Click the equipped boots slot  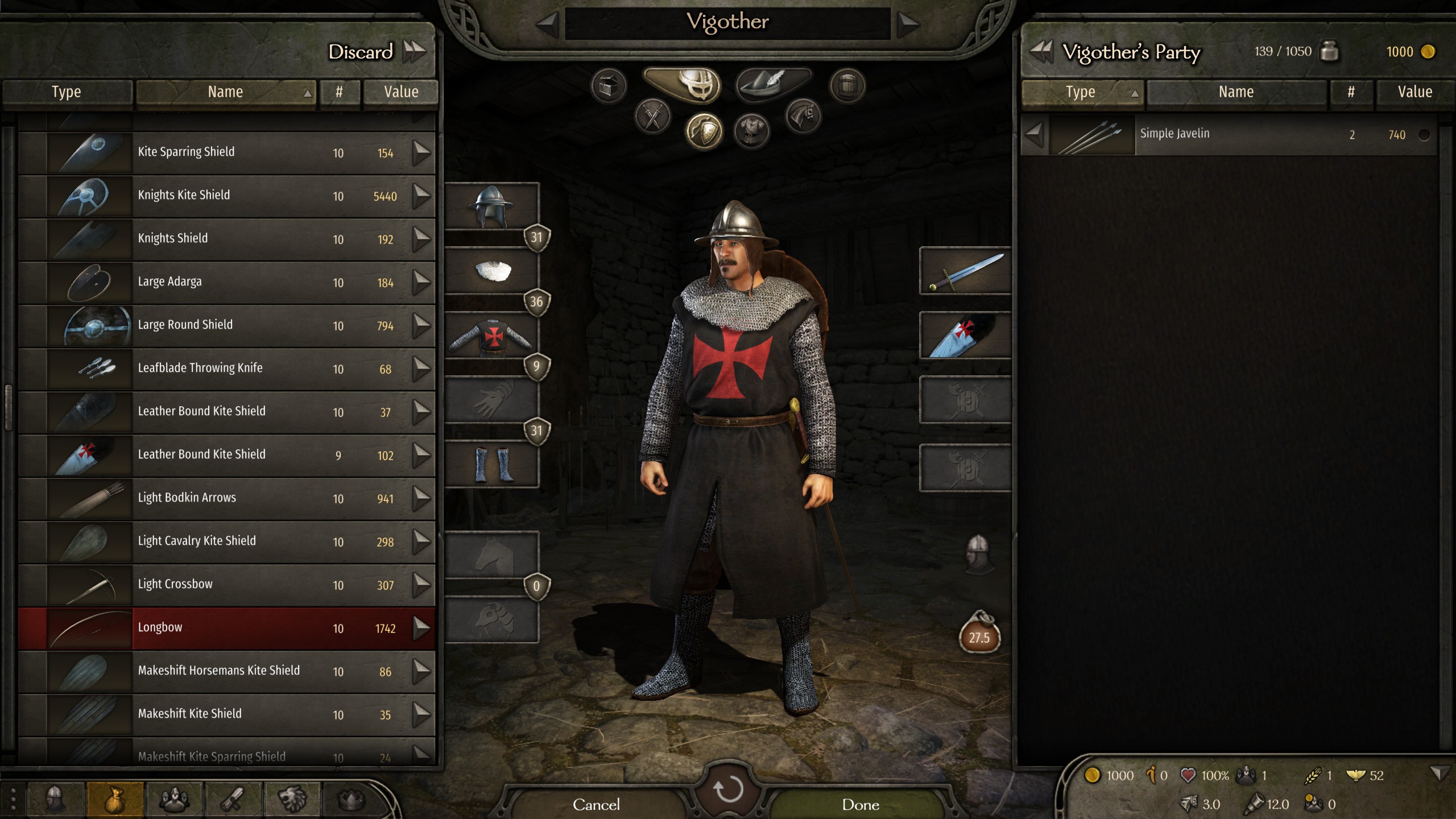click(491, 464)
